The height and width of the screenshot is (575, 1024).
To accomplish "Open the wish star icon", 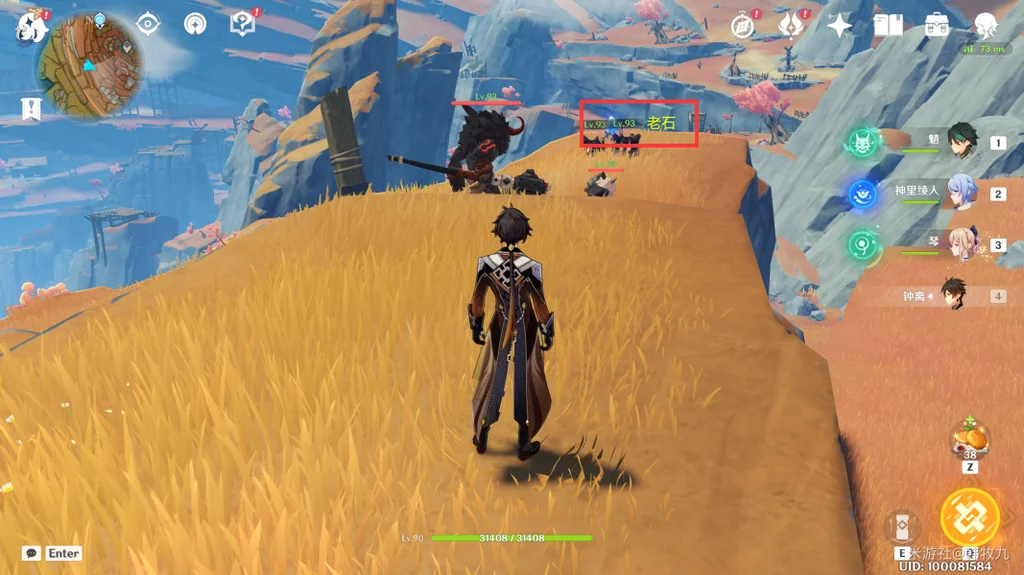I will click(839, 25).
